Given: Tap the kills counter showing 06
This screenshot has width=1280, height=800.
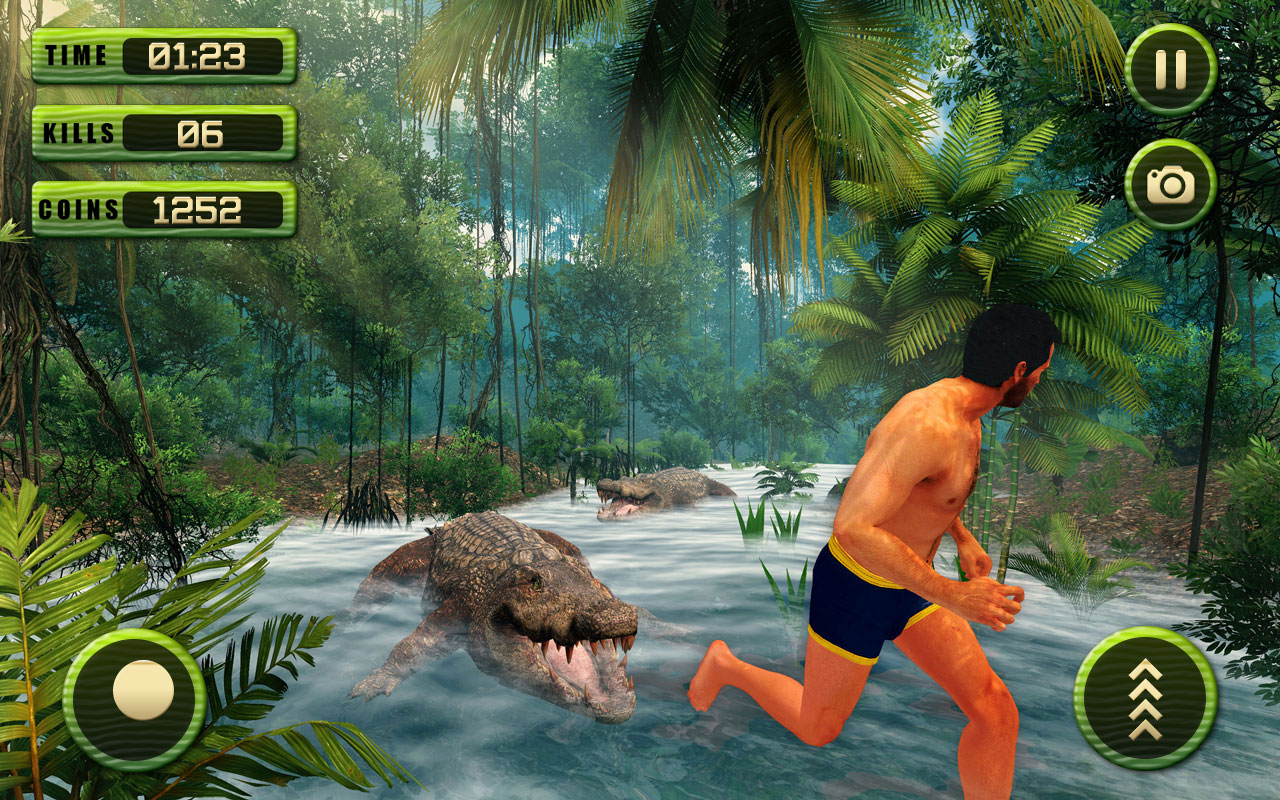Looking at the screenshot, I should pyautogui.click(x=200, y=132).
